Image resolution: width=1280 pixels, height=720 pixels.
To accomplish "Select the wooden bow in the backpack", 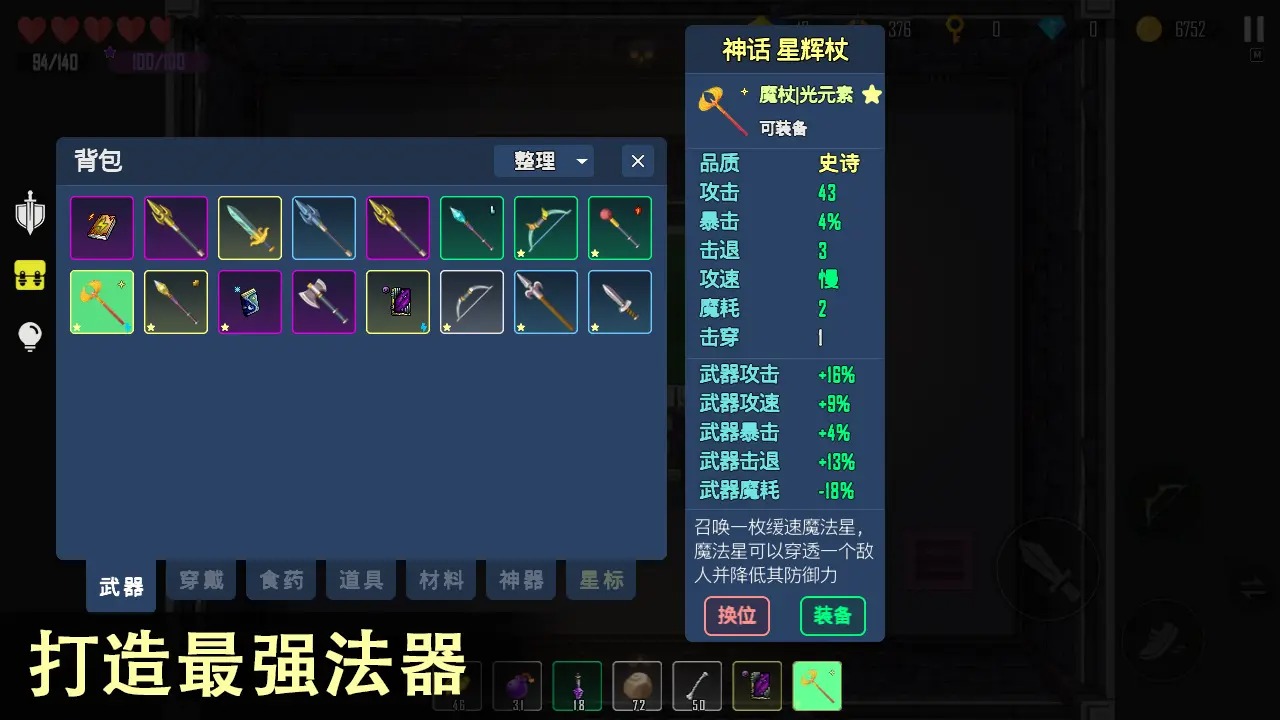I will point(471,301).
